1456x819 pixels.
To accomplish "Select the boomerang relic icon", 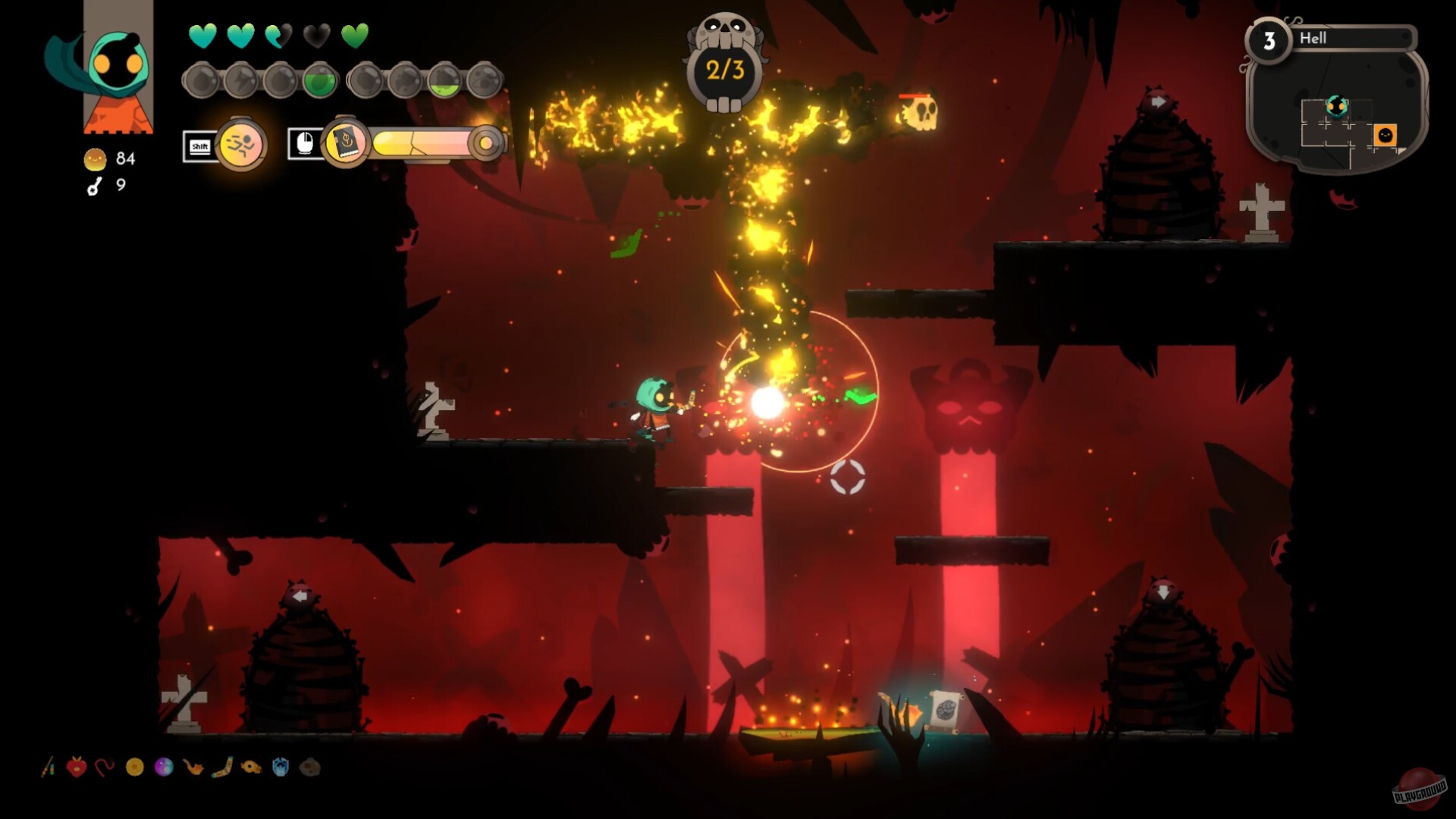I will [222, 767].
